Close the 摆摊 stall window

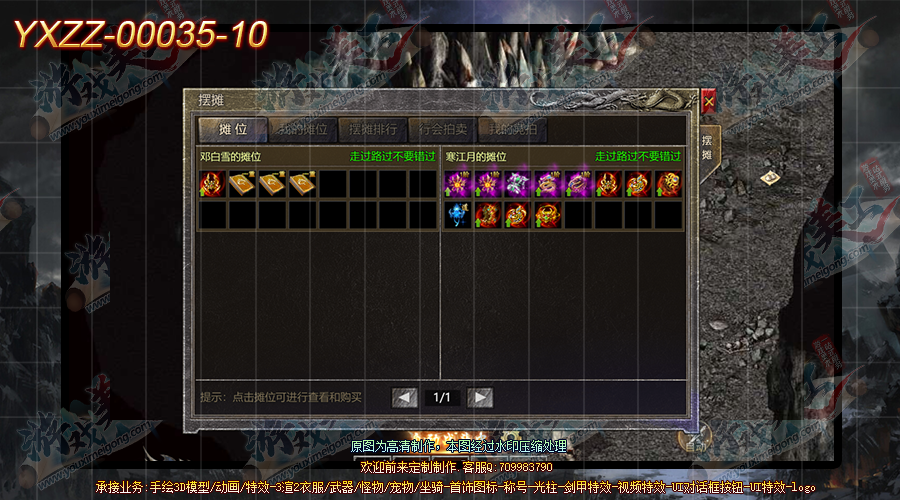point(709,100)
